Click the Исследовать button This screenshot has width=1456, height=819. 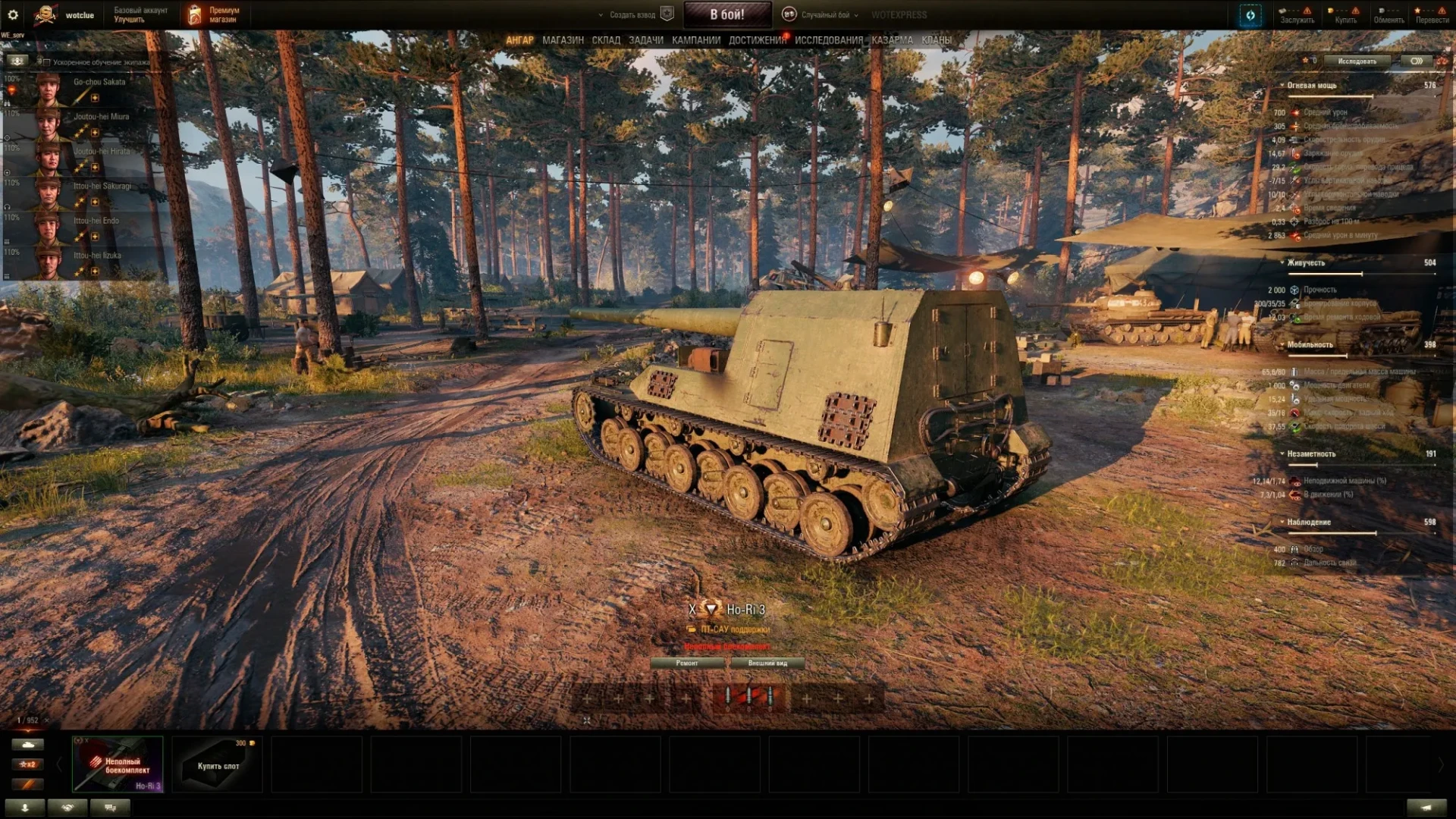tap(1357, 61)
